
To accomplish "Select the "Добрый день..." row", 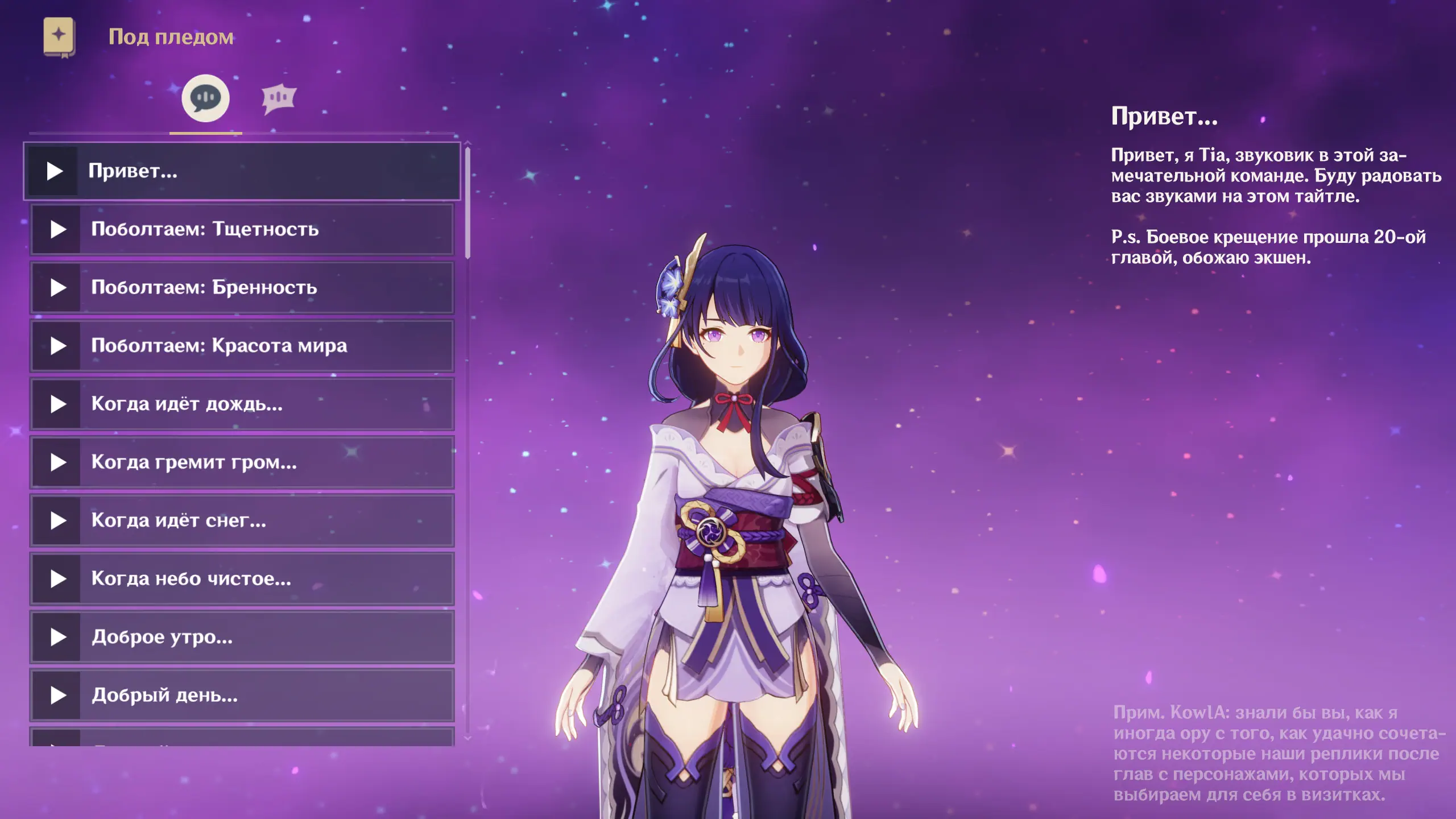I will [242, 695].
